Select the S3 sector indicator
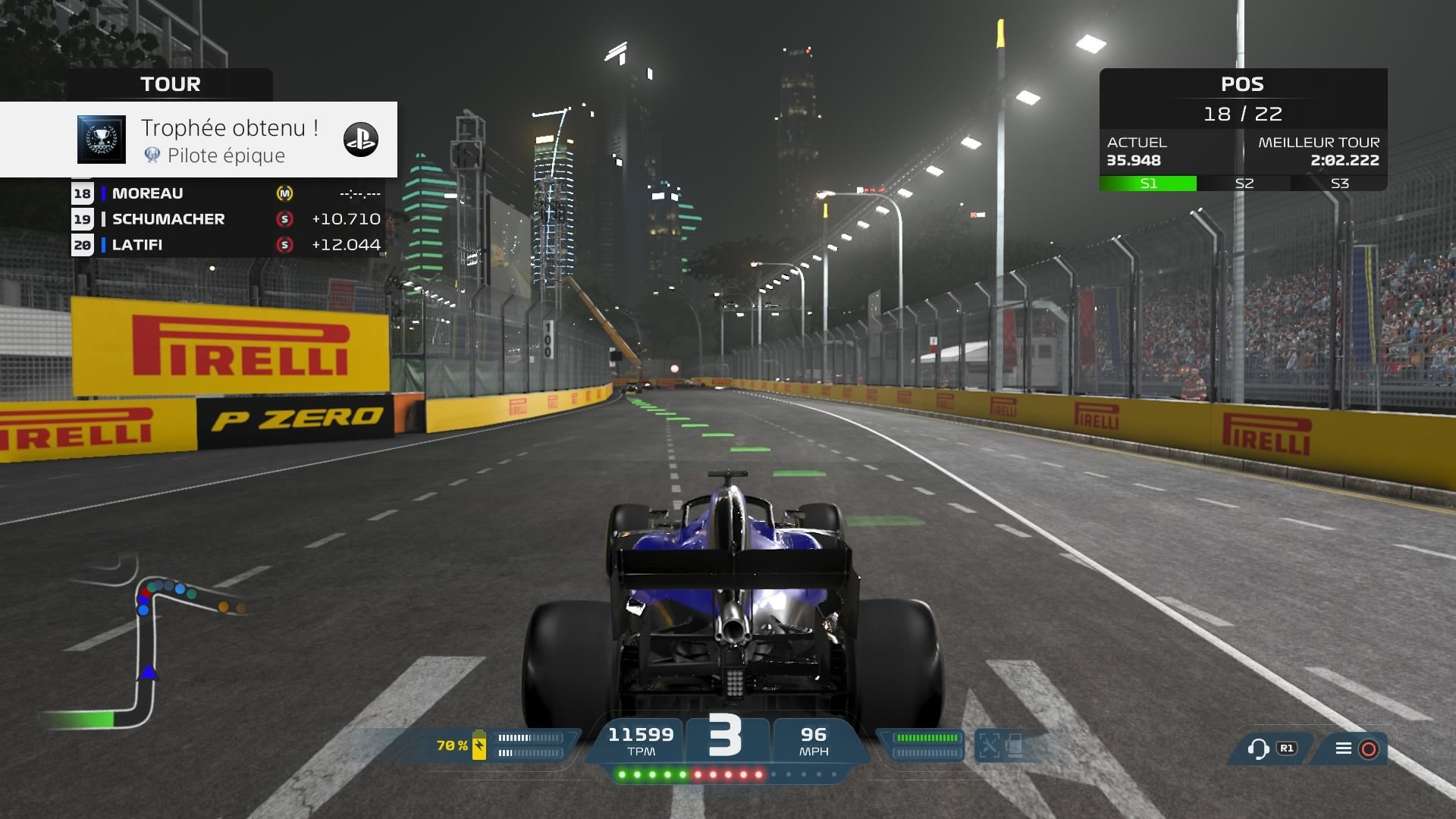 point(1339,184)
